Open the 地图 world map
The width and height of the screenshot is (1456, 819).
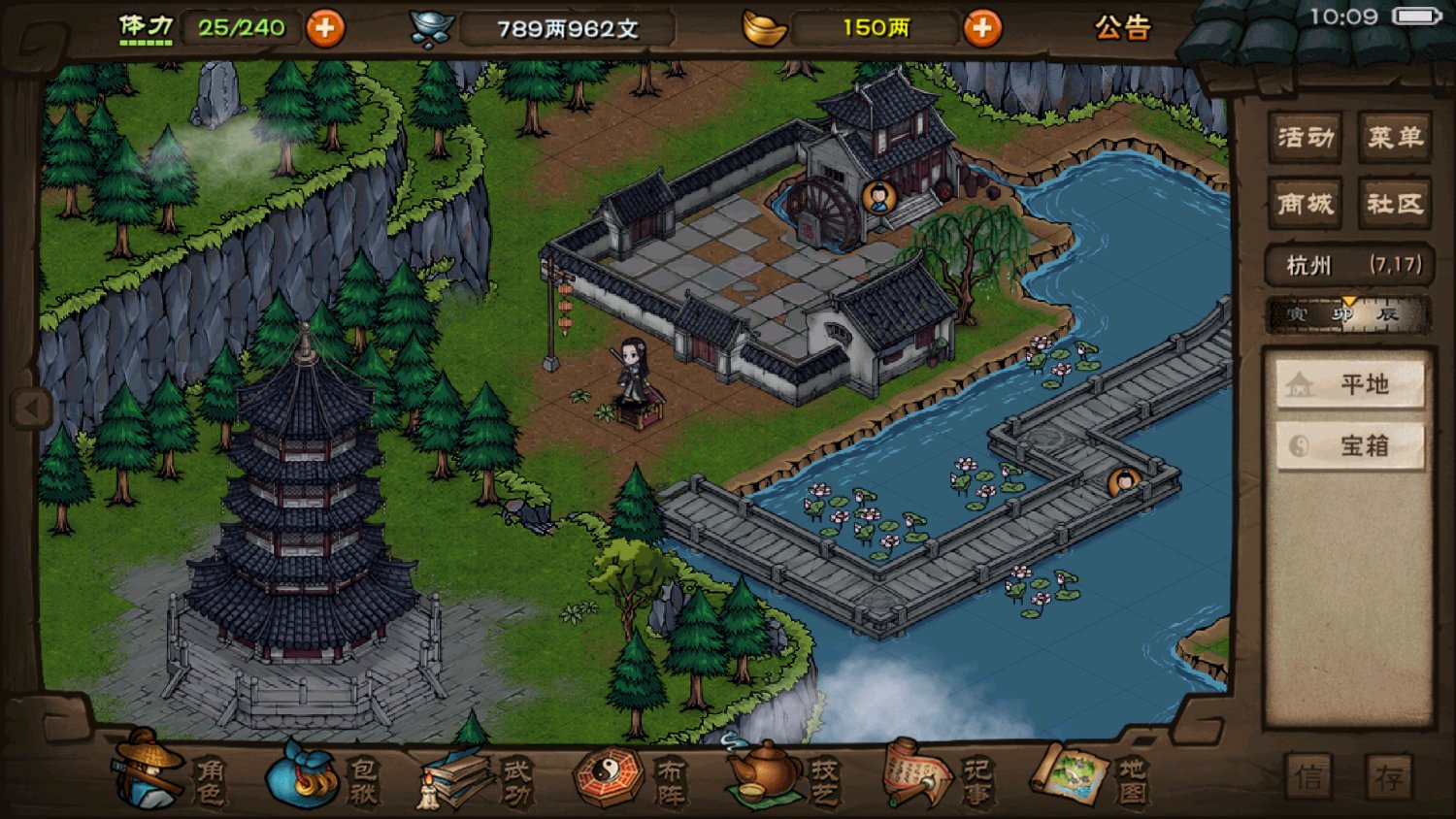1089,778
